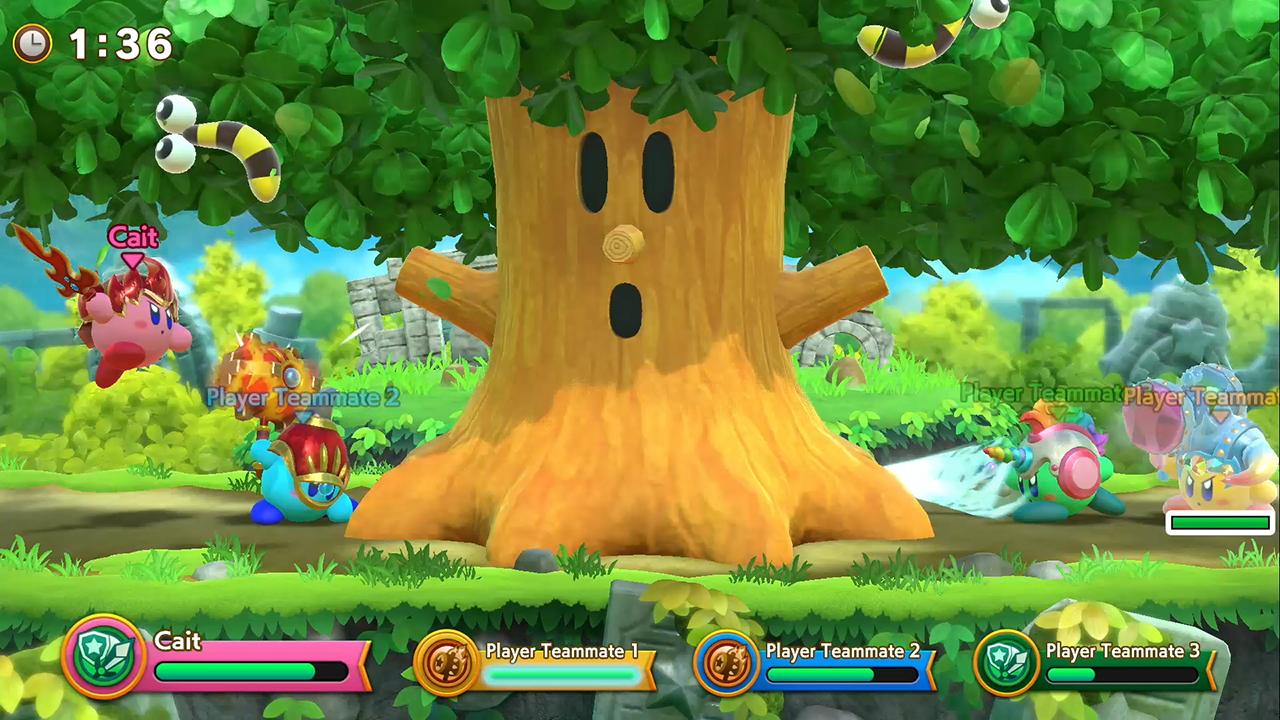
Task: Click the clock icon beside the timer
Action: (x=31, y=44)
